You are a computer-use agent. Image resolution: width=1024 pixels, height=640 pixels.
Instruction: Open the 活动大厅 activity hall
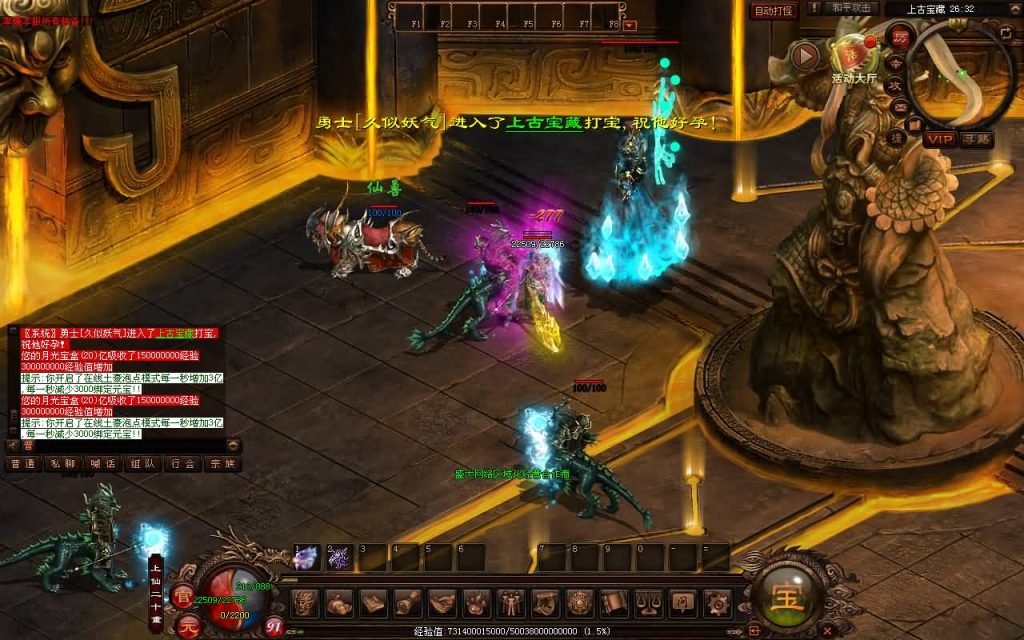[853, 60]
